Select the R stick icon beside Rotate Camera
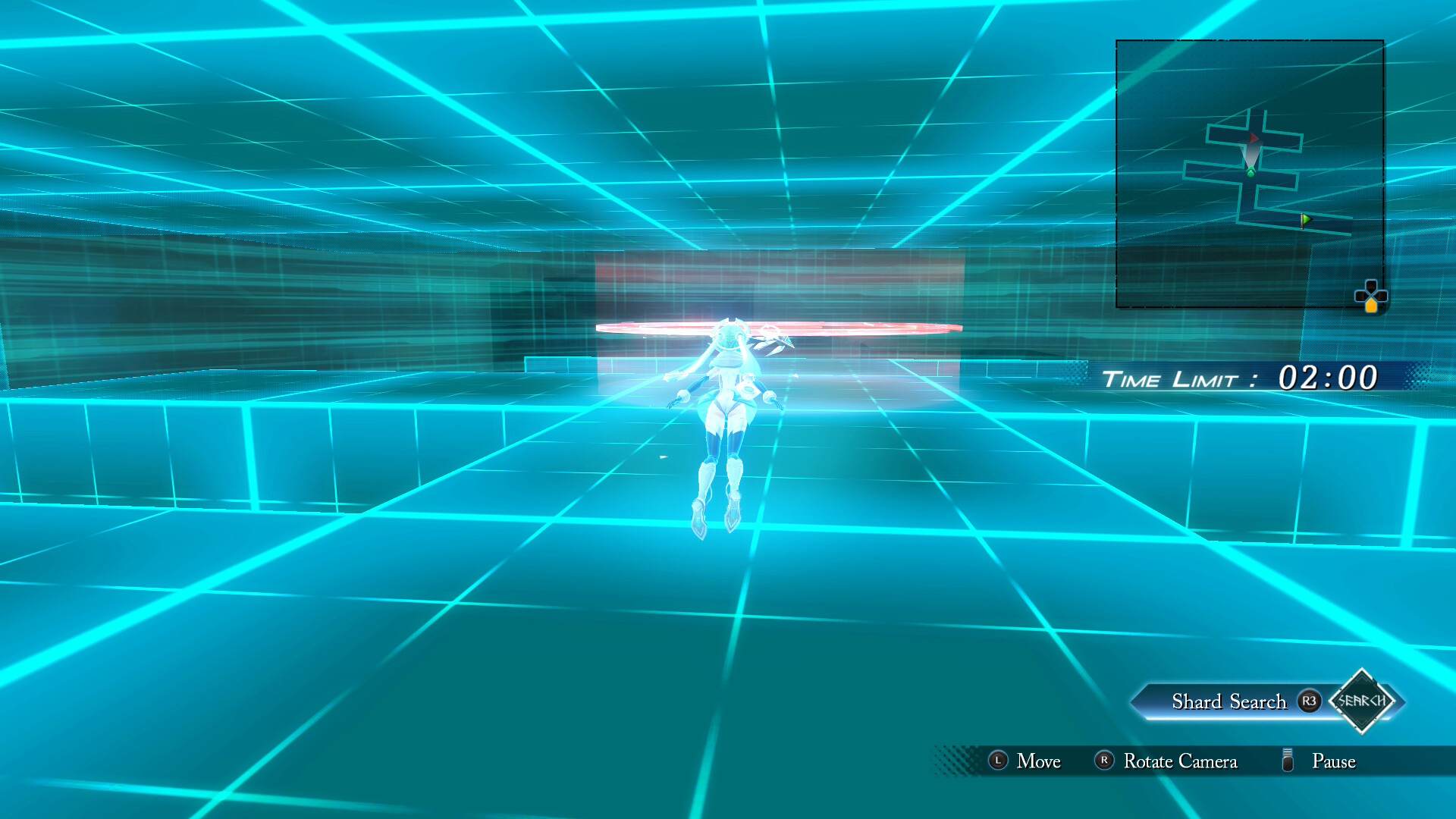The height and width of the screenshot is (819, 1456). (x=1104, y=759)
